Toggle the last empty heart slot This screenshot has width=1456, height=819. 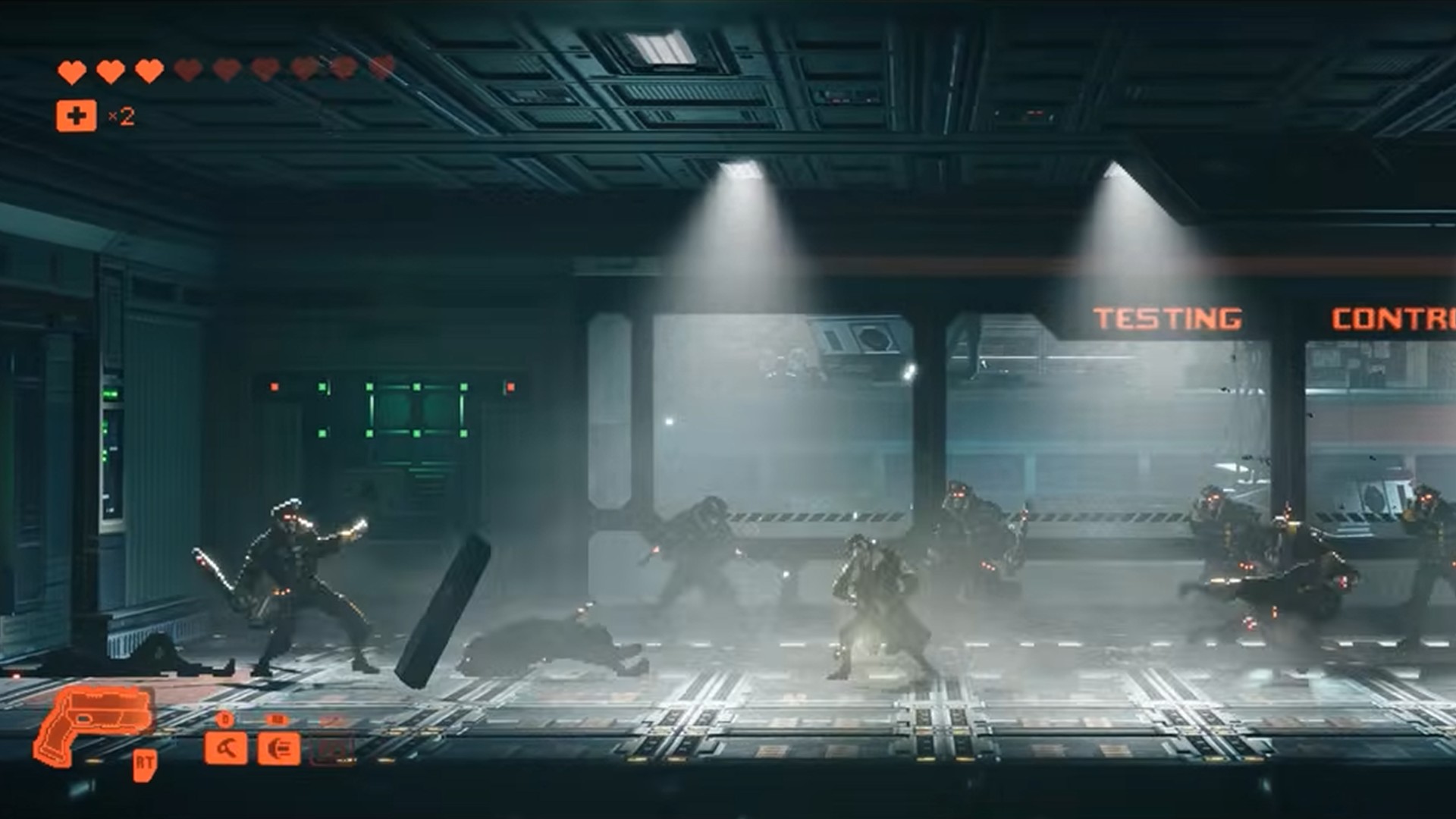click(378, 67)
